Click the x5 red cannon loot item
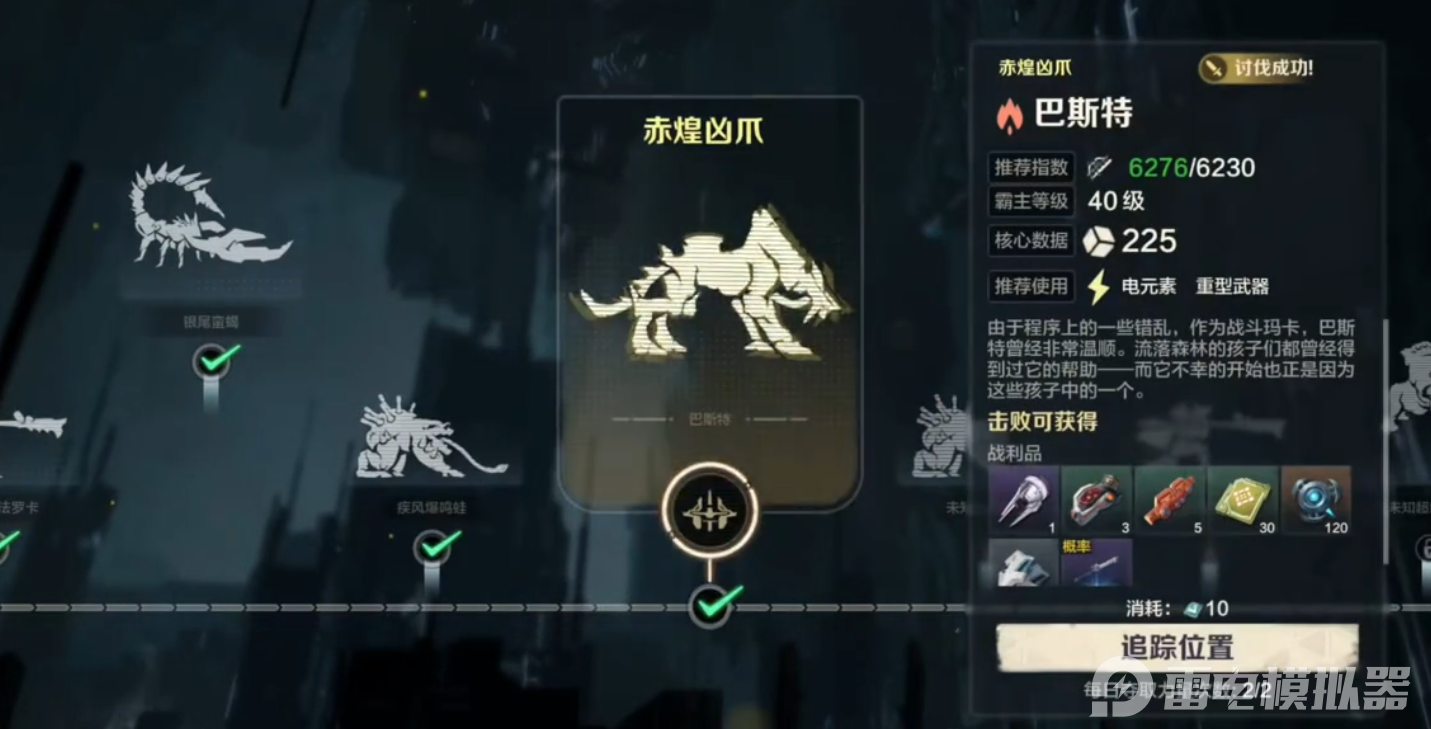The height and width of the screenshot is (729, 1431). [1169, 500]
